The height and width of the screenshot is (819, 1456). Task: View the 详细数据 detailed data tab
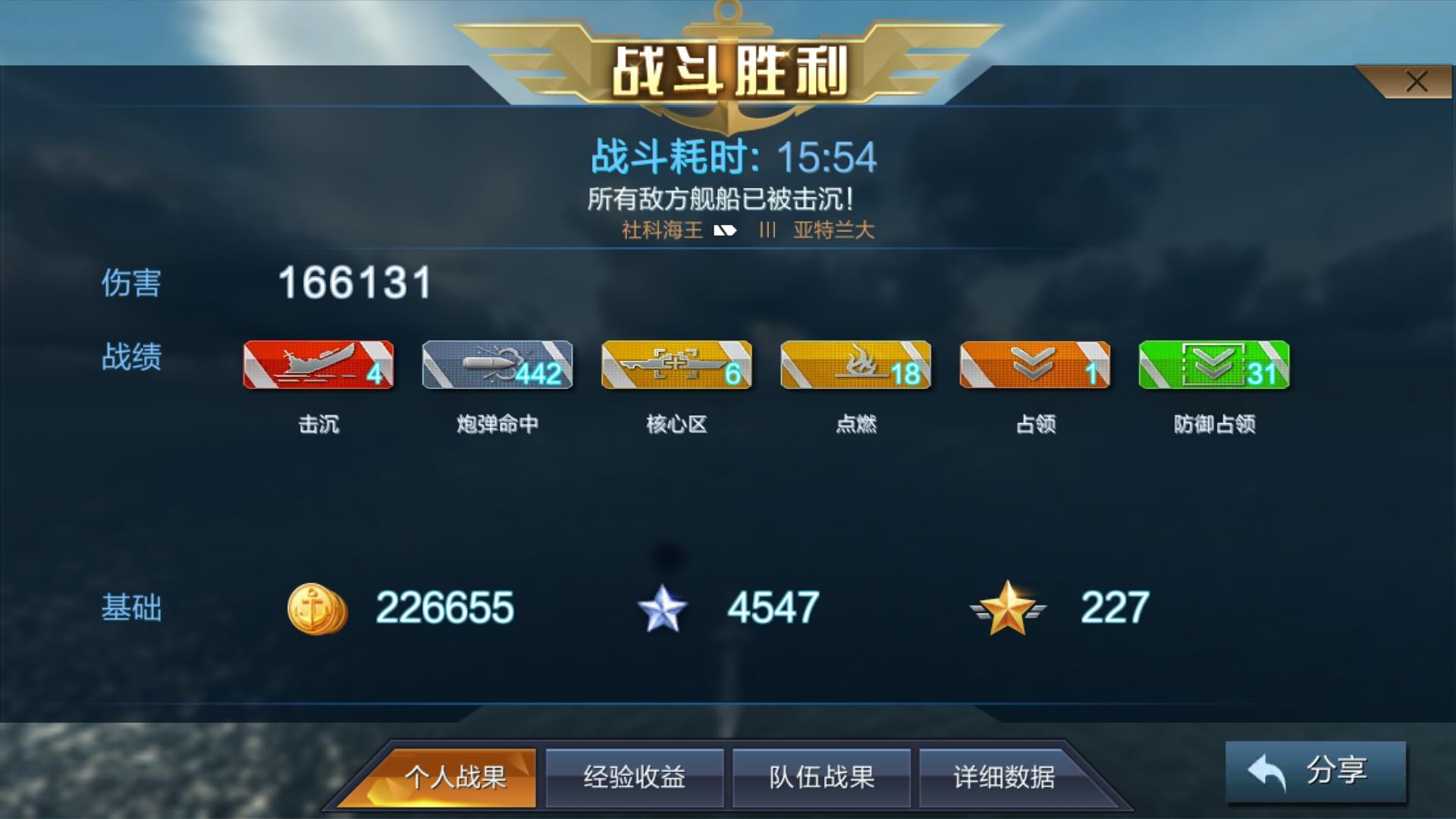coord(1007,777)
